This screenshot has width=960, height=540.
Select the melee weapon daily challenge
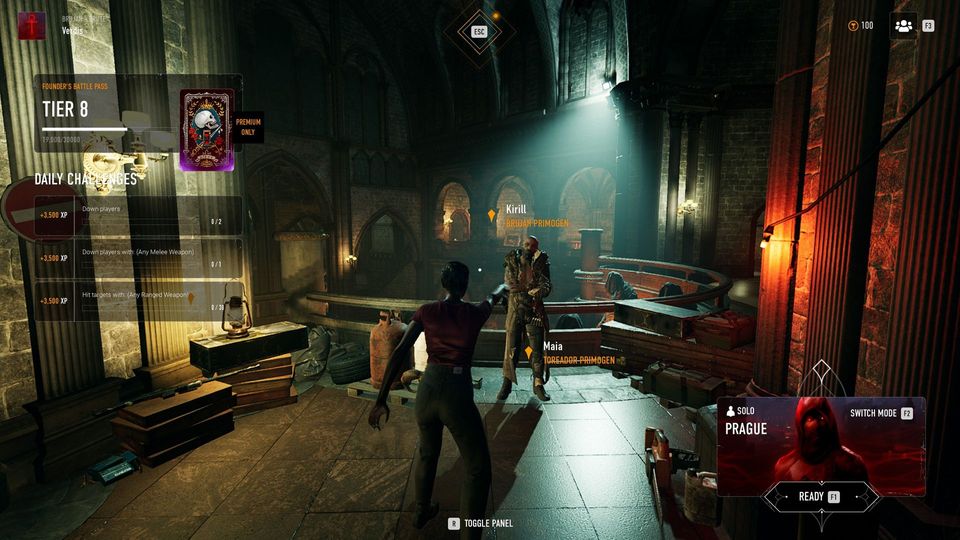[138, 257]
